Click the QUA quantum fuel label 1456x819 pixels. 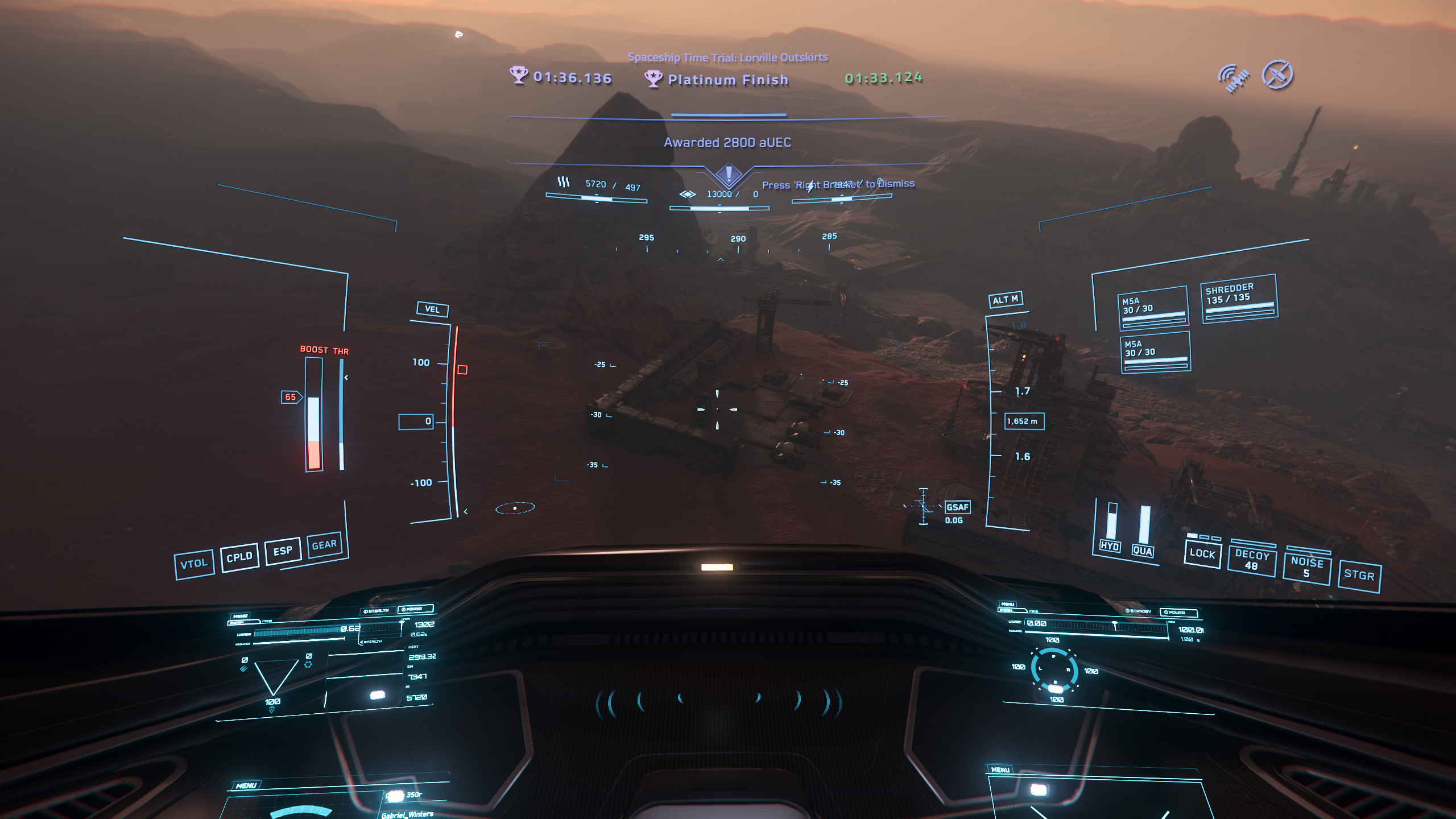click(x=1142, y=551)
